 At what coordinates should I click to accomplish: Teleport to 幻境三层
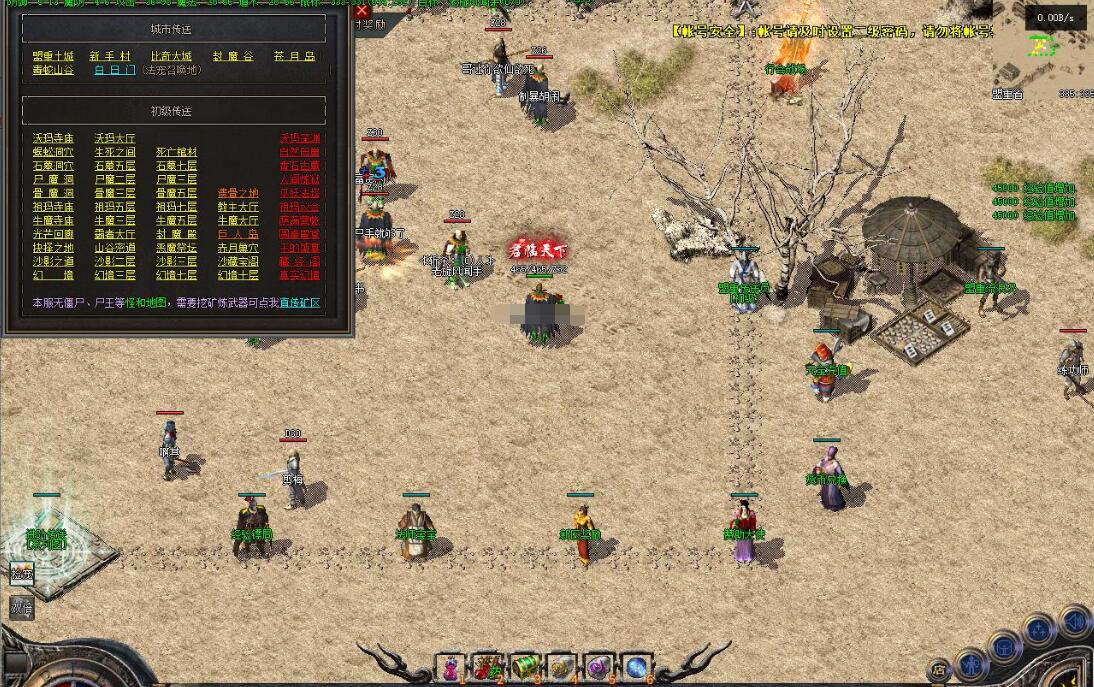click(x=115, y=275)
